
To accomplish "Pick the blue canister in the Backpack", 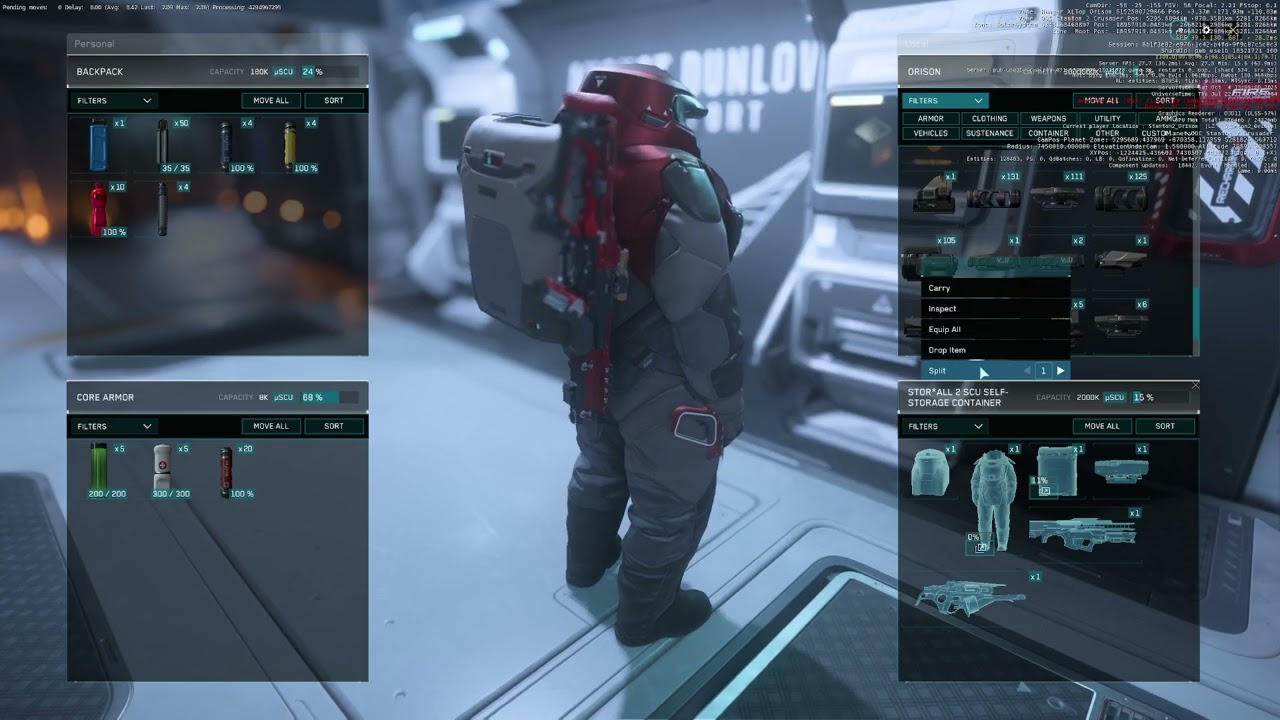I will (x=98, y=146).
